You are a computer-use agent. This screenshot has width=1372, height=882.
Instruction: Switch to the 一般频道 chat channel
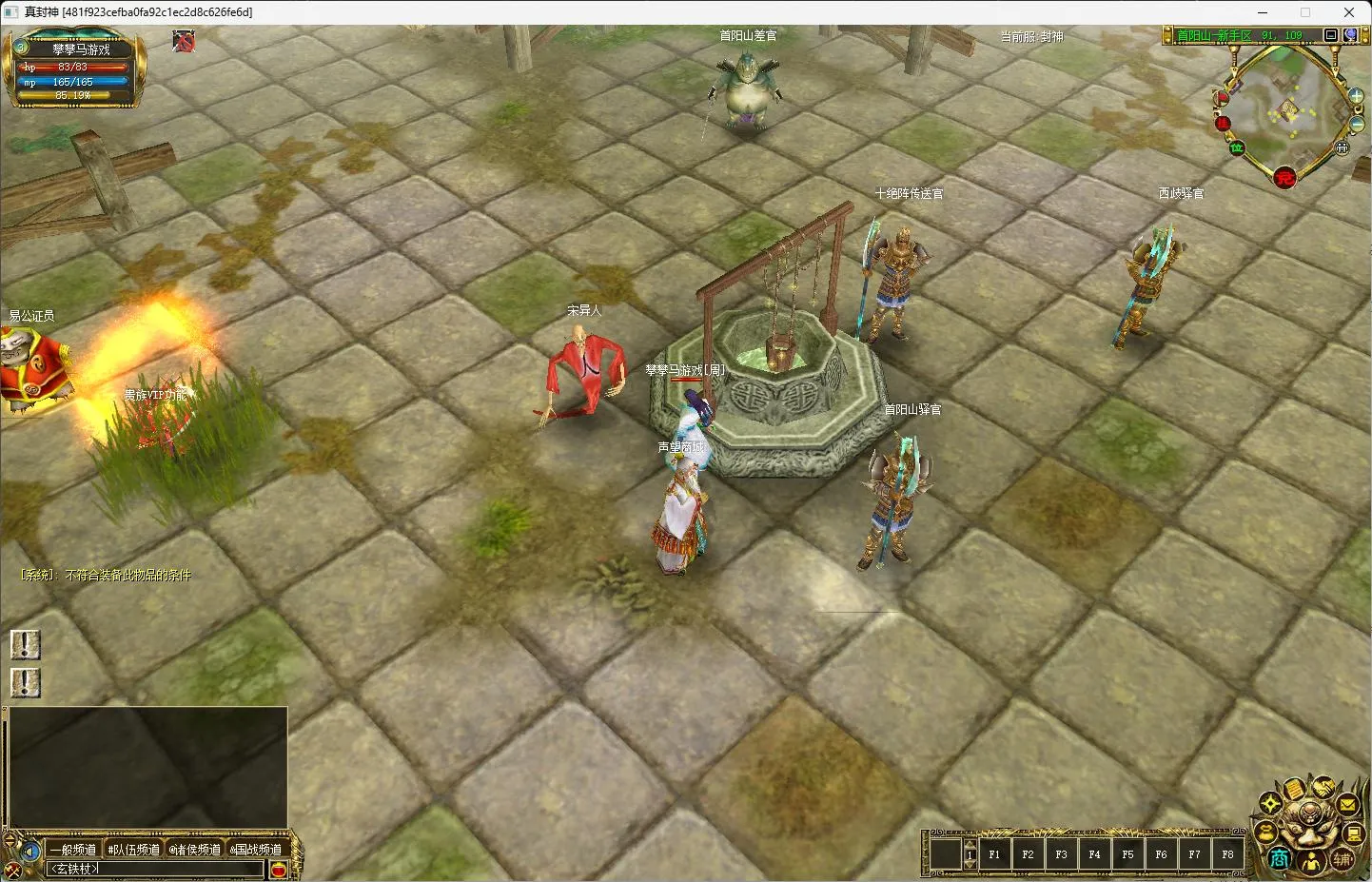[x=73, y=849]
